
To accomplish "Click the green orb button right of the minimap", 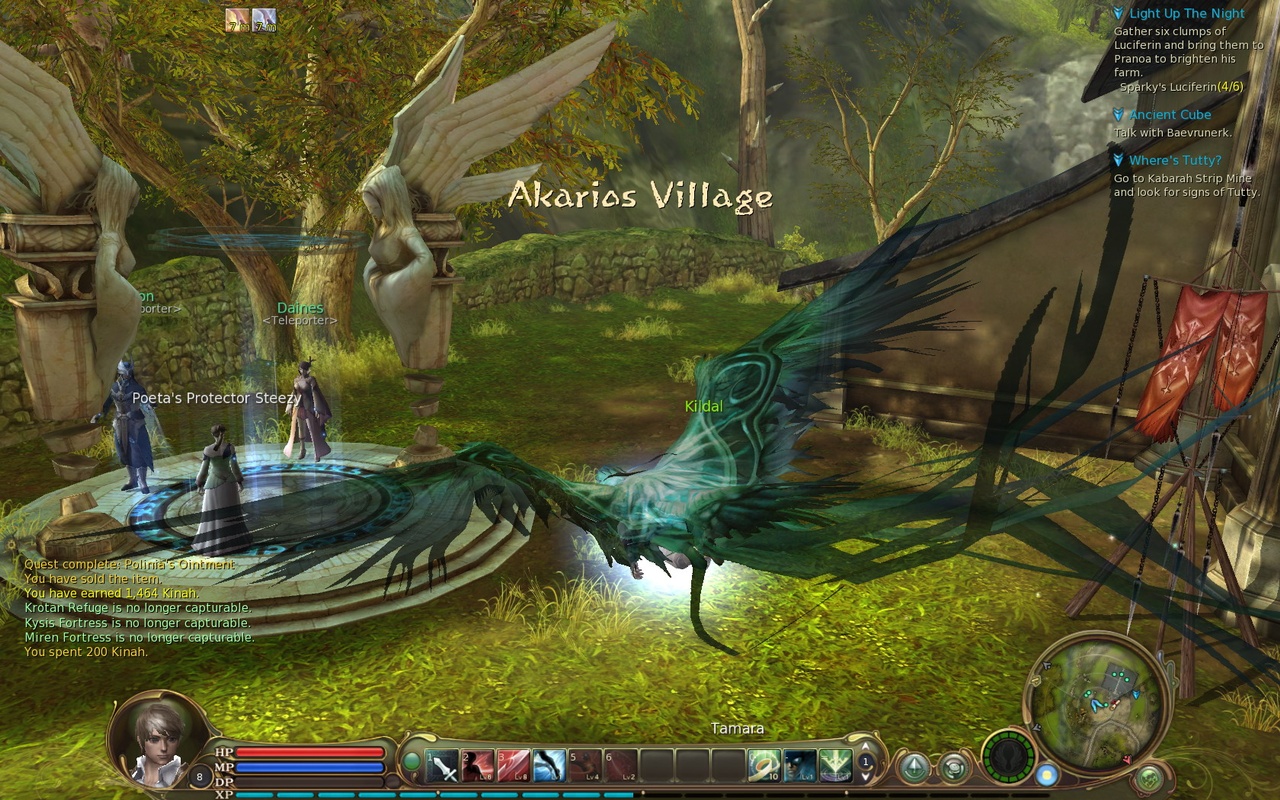I will pyautogui.click(x=1149, y=777).
